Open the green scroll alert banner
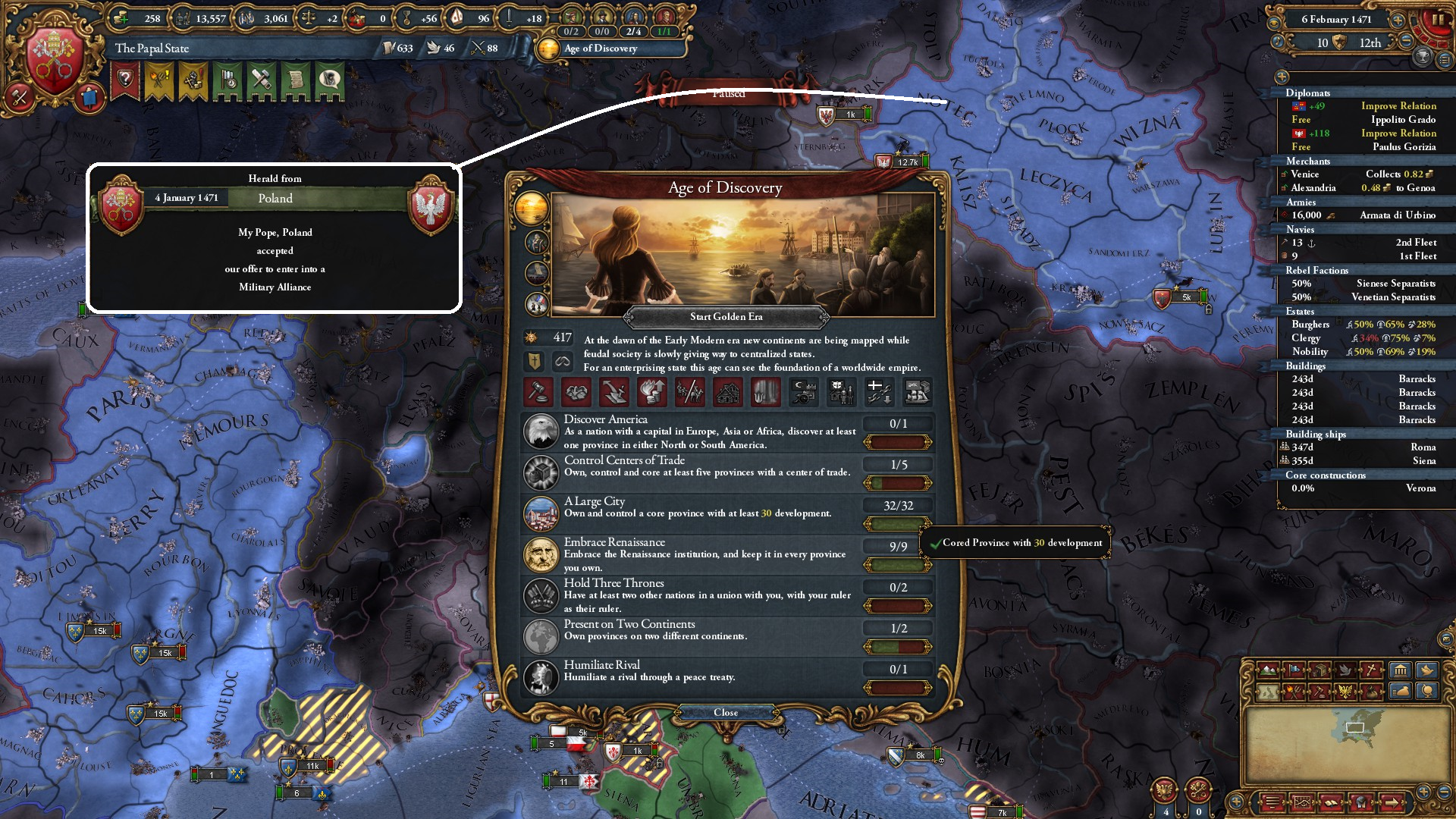Viewport: 1456px width, 819px height. pos(295,80)
